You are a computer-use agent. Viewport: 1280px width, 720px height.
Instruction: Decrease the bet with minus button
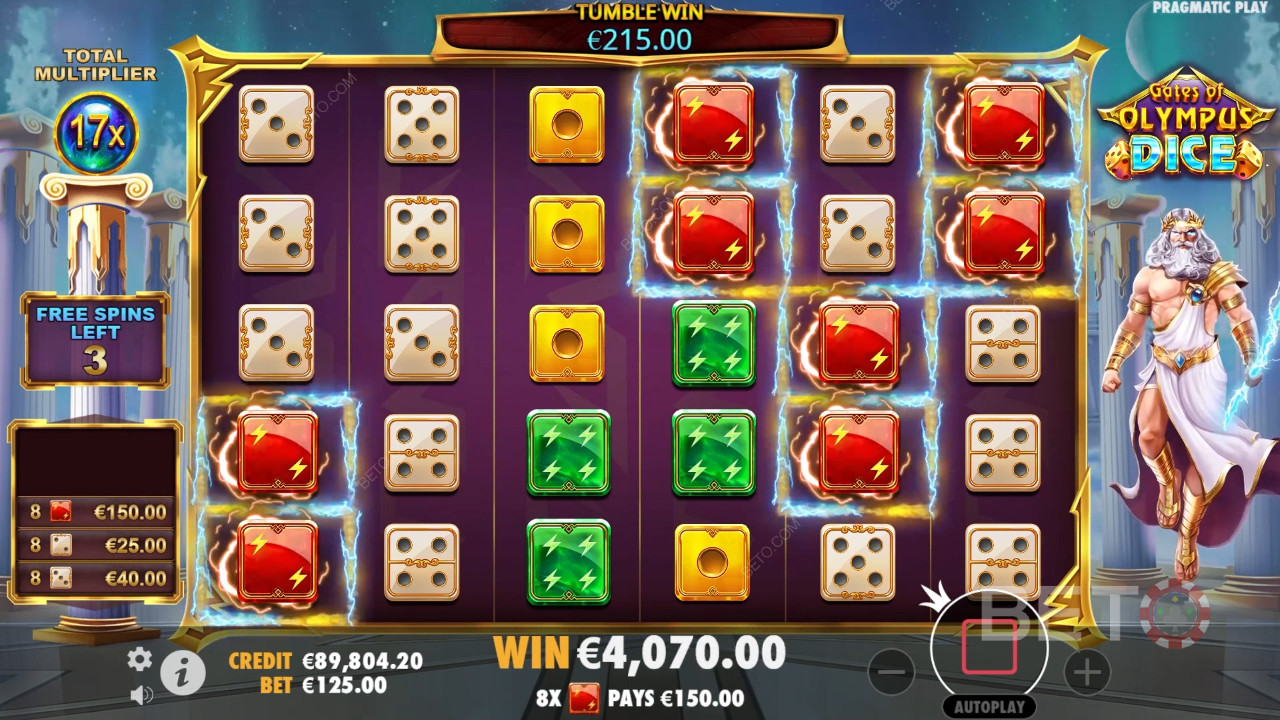pyautogui.click(x=890, y=672)
